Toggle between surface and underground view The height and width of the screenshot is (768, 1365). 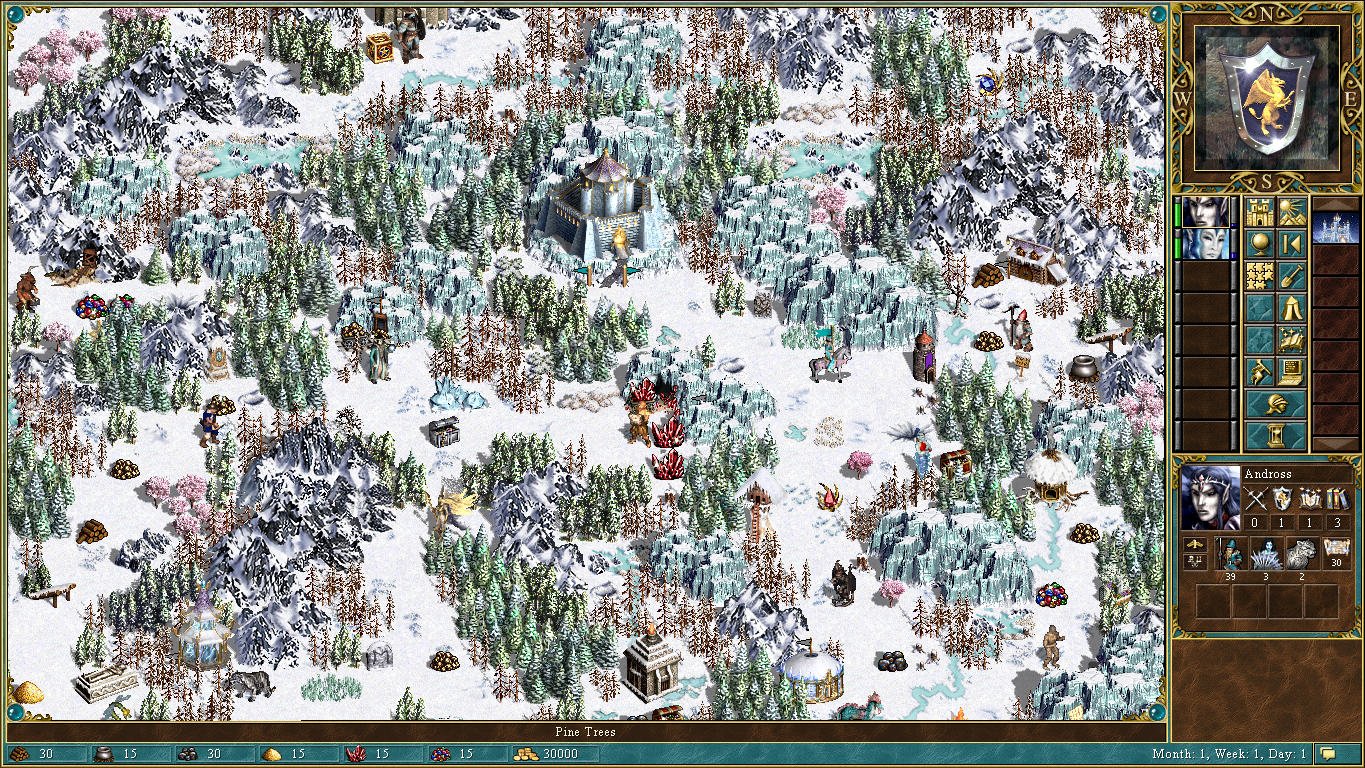pos(1291,212)
